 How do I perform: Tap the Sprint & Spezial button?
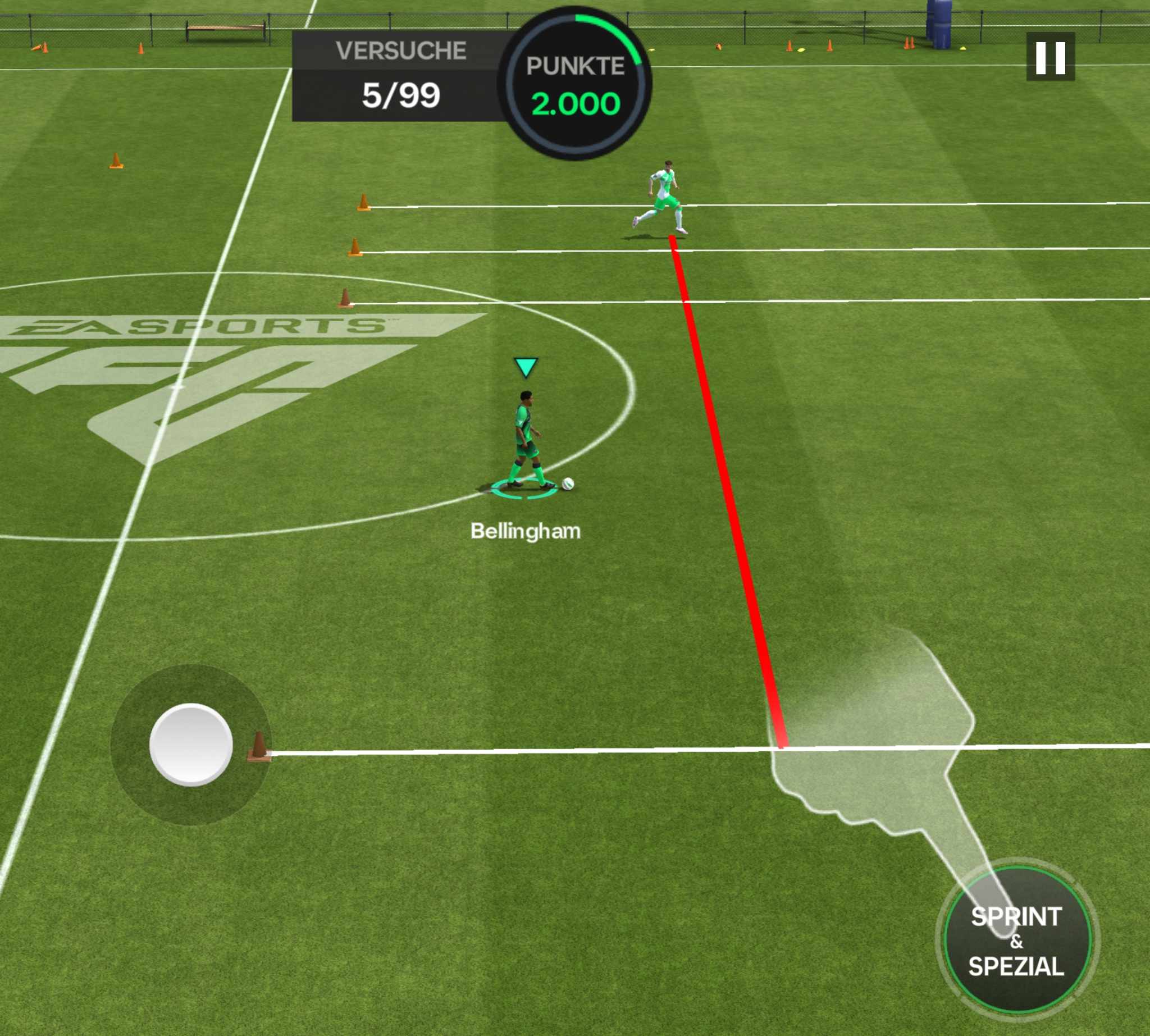click(1017, 942)
